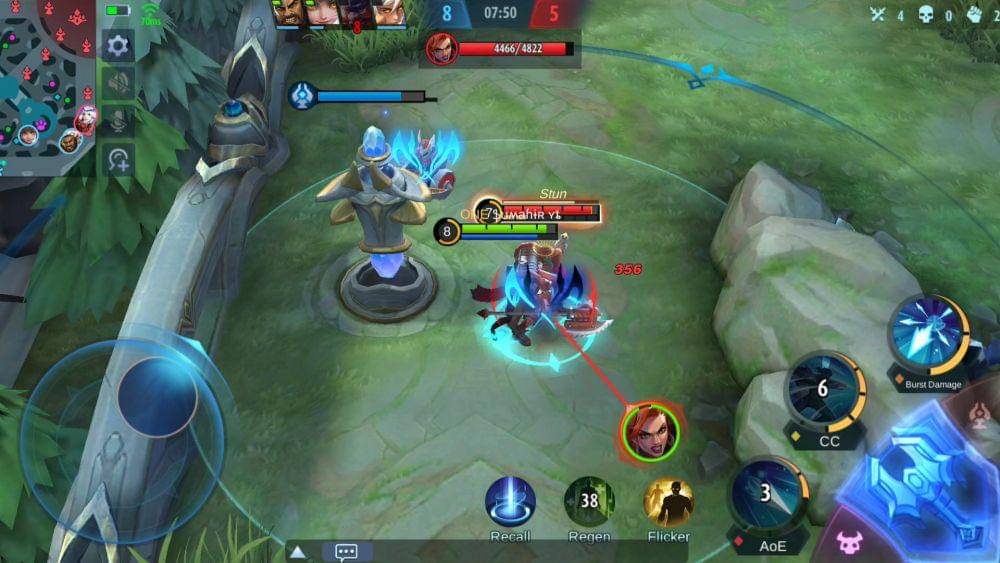Viewport: 1000px width, 563px height.
Task: Use the Regen ability
Action: click(x=589, y=501)
